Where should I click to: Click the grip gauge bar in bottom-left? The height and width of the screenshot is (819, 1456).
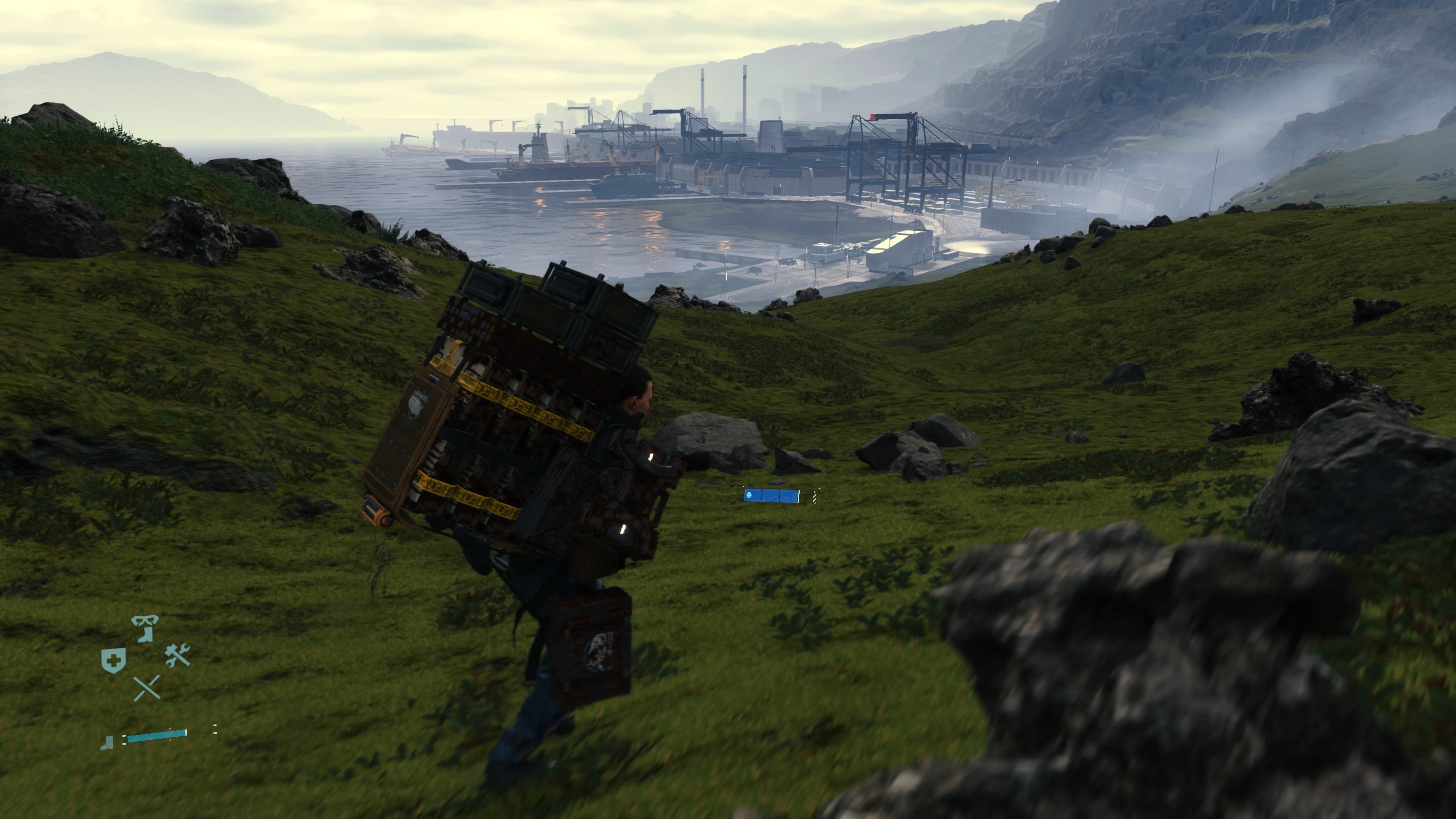click(157, 737)
